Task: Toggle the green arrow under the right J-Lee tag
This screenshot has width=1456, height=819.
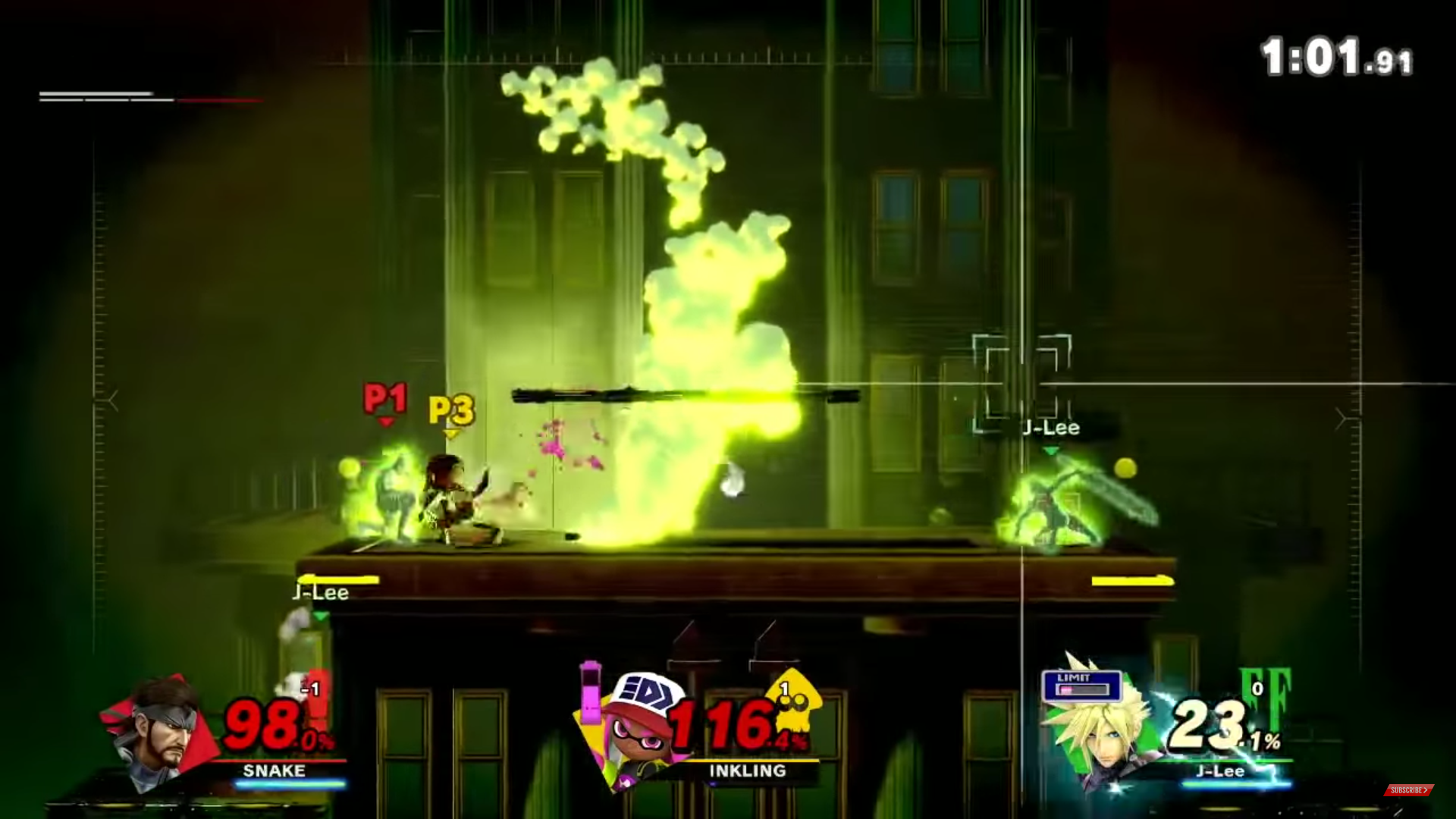Action: coord(1051,449)
